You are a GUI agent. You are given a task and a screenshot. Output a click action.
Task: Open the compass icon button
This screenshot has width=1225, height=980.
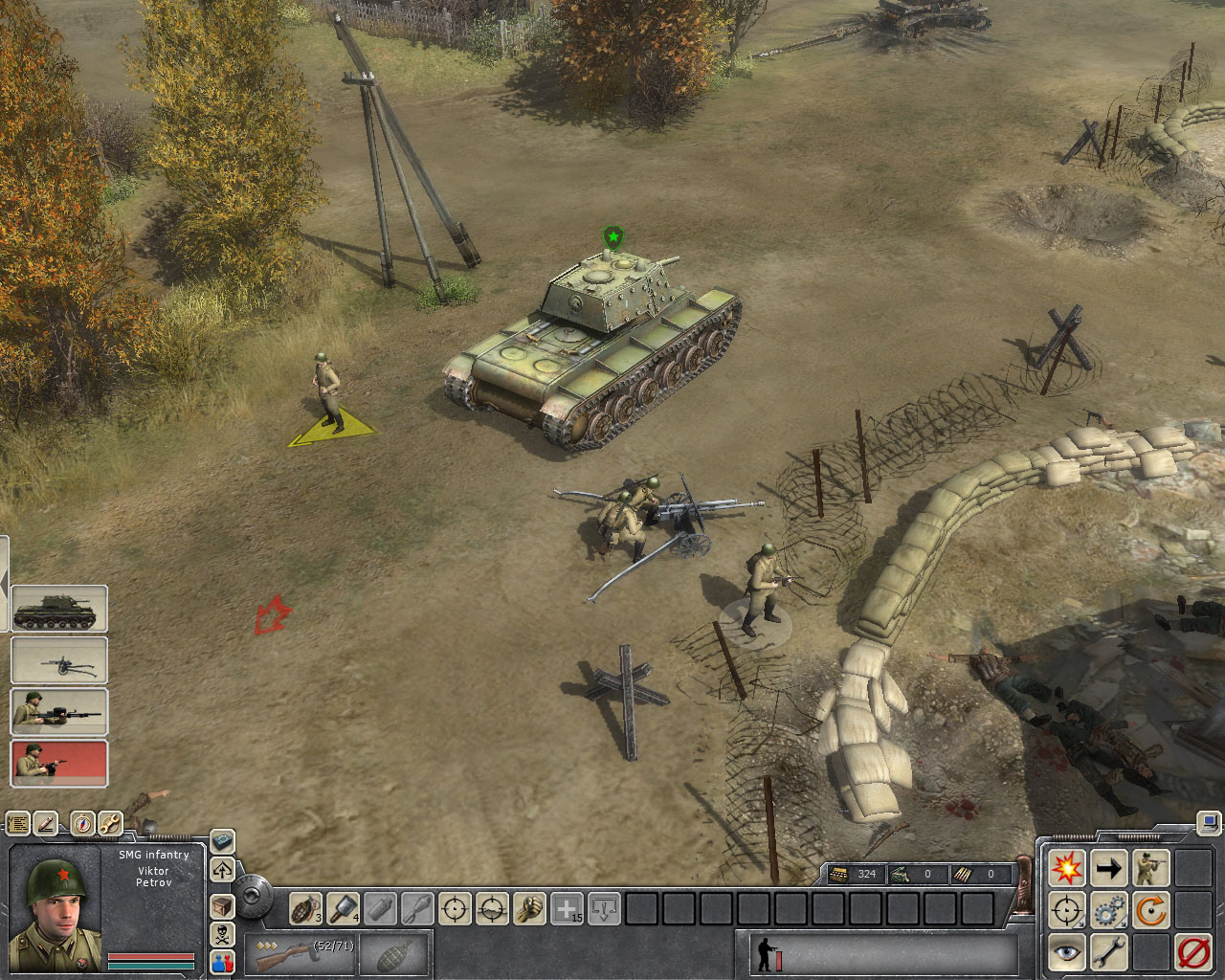pos(82,823)
